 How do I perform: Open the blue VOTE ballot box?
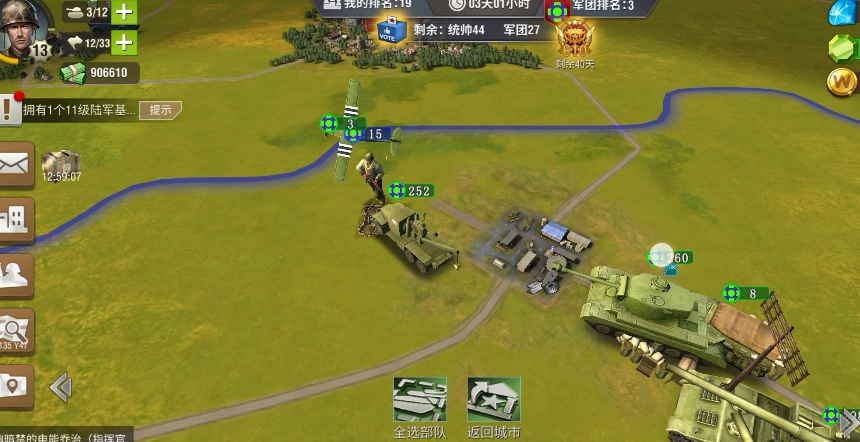pos(393,31)
